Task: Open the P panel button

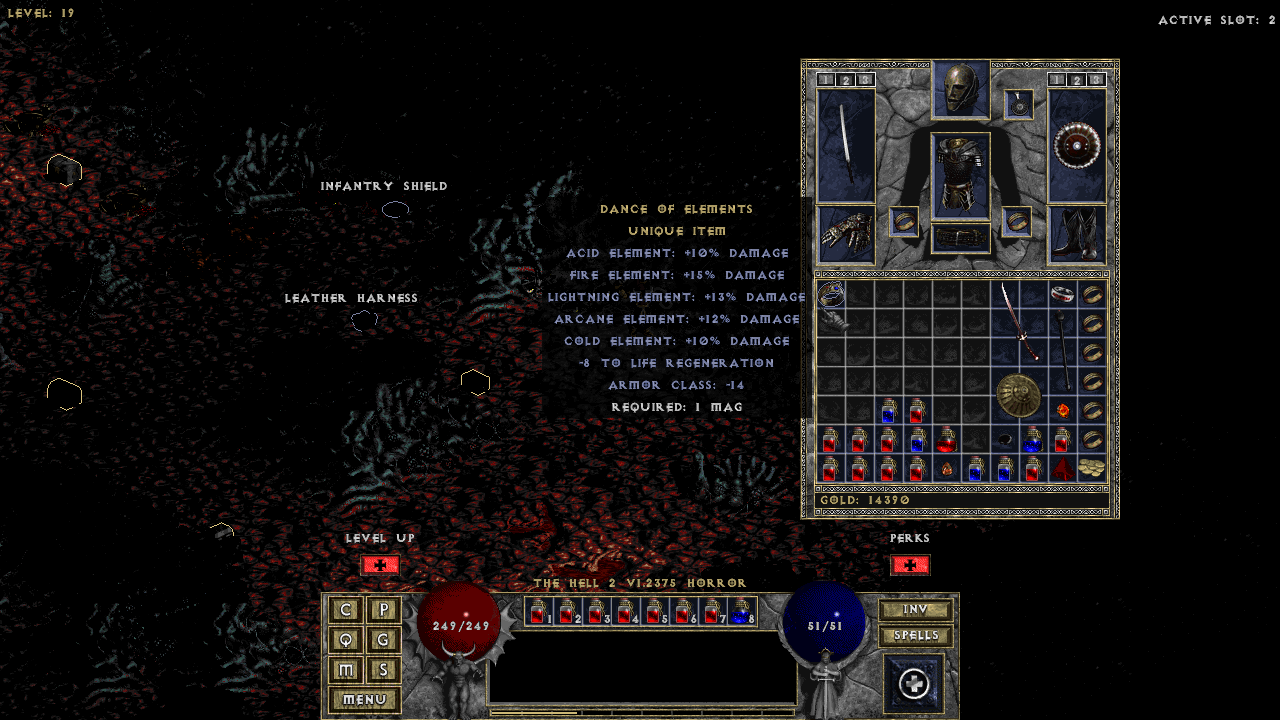Action: click(383, 610)
